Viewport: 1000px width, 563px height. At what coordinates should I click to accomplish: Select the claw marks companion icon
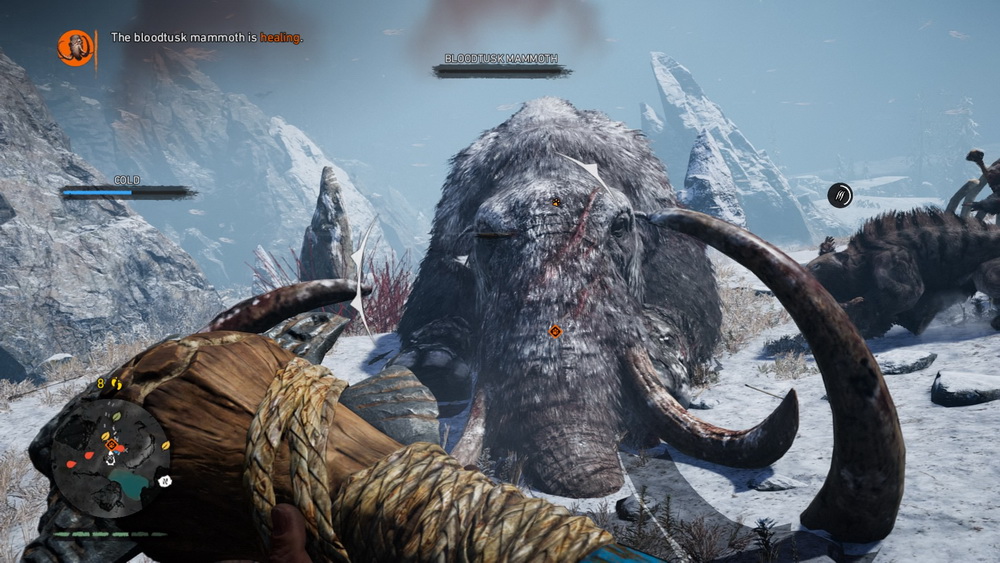click(x=840, y=195)
